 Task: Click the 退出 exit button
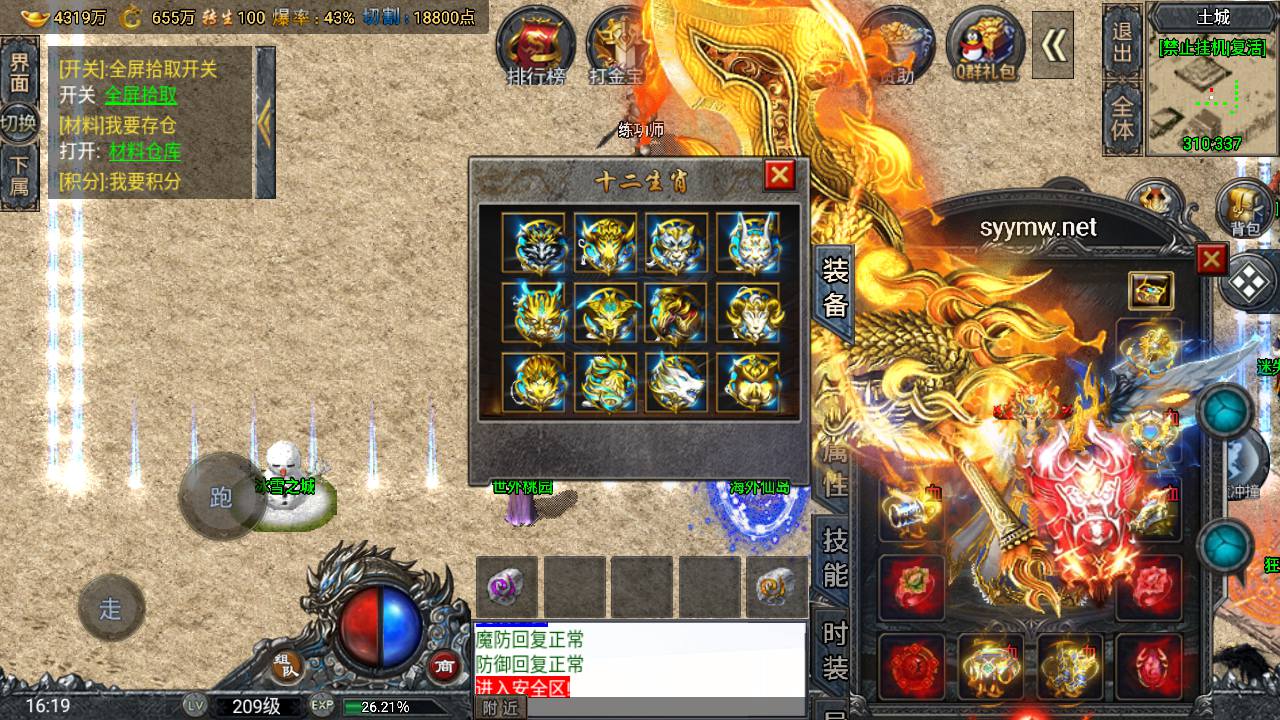[1123, 41]
